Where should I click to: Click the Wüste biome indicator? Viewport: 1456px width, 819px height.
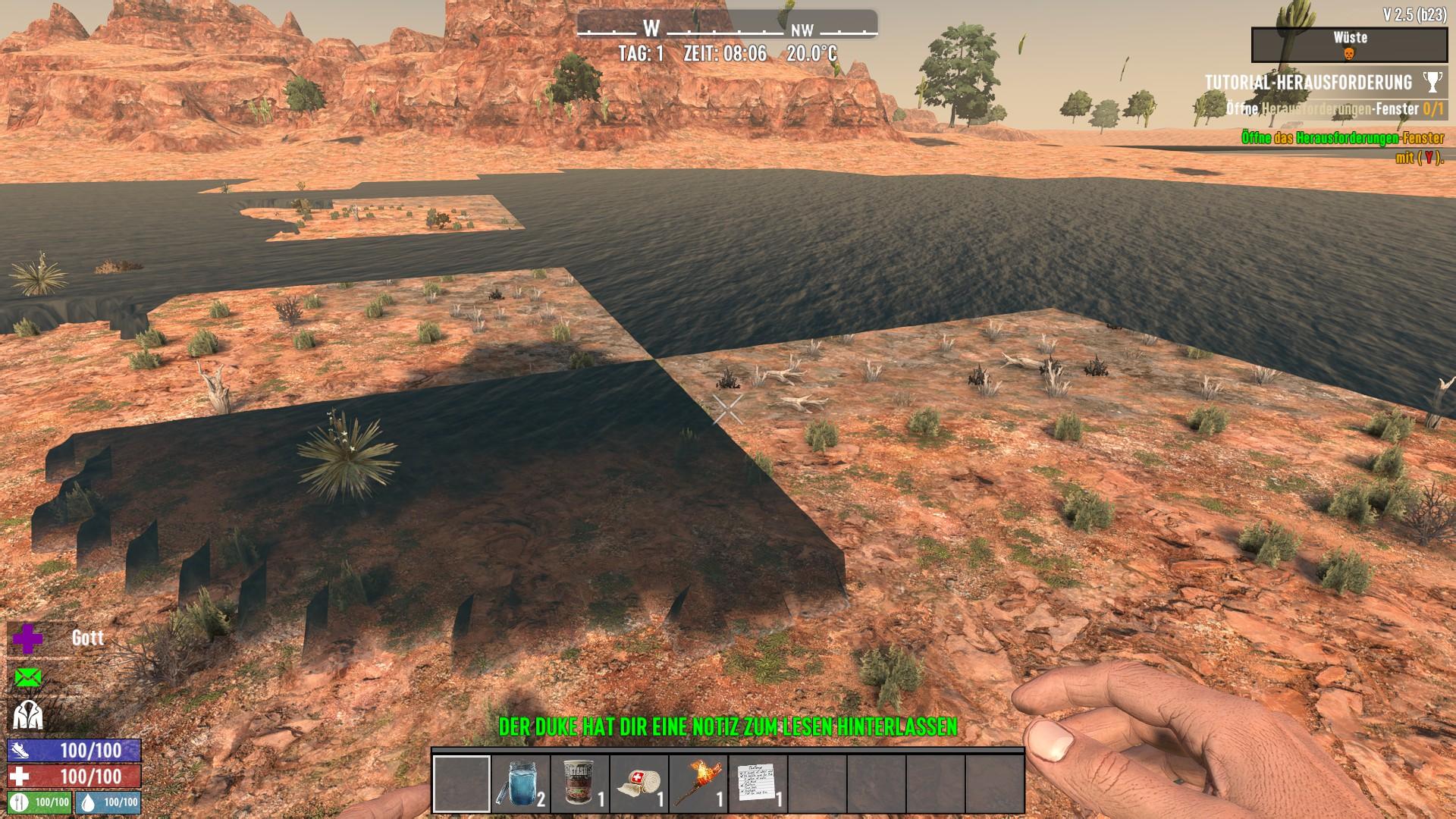click(1349, 45)
